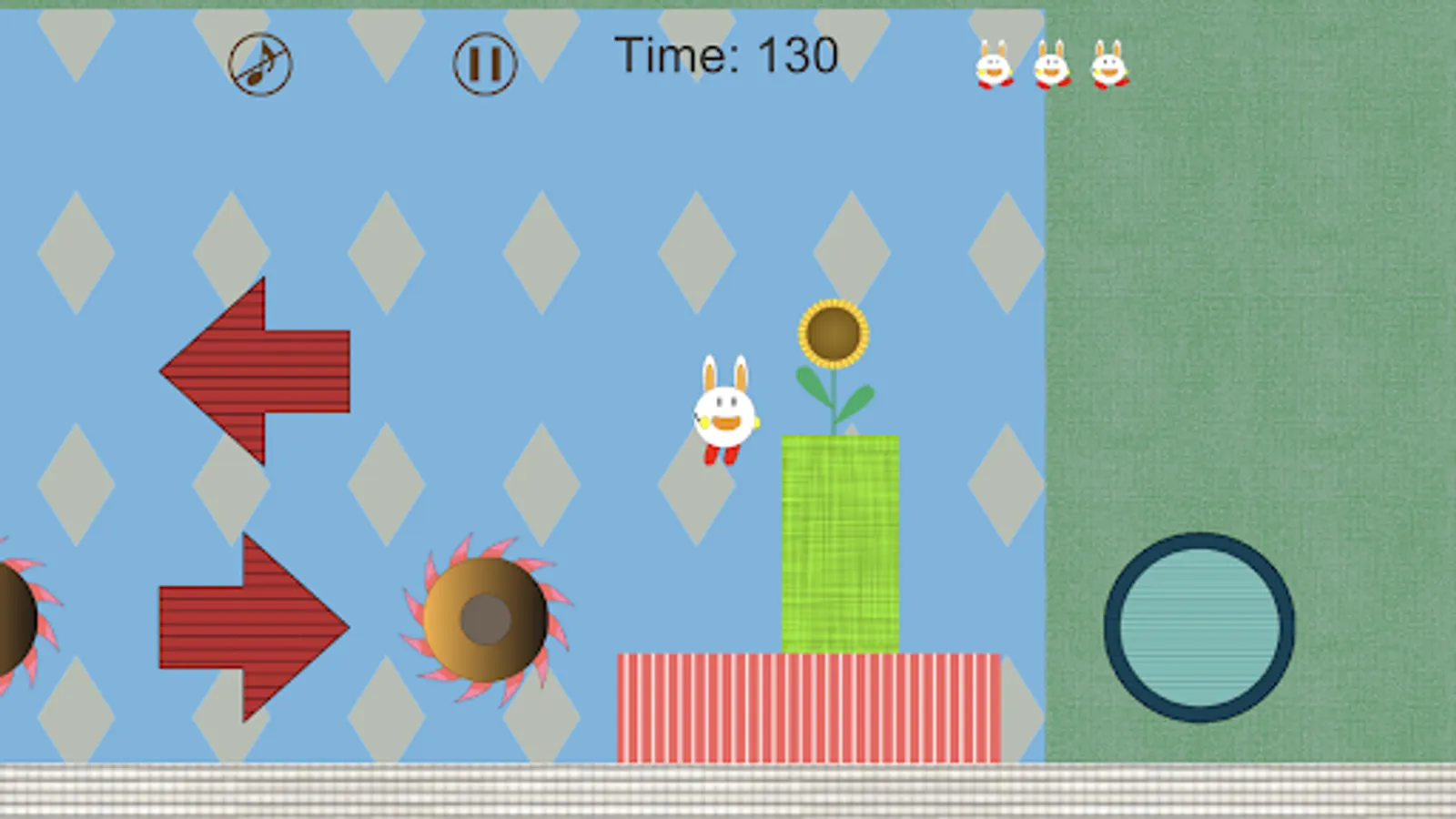The height and width of the screenshot is (819, 1456).
Task: Toggle music off using the note icon
Action: pos(258,64)
